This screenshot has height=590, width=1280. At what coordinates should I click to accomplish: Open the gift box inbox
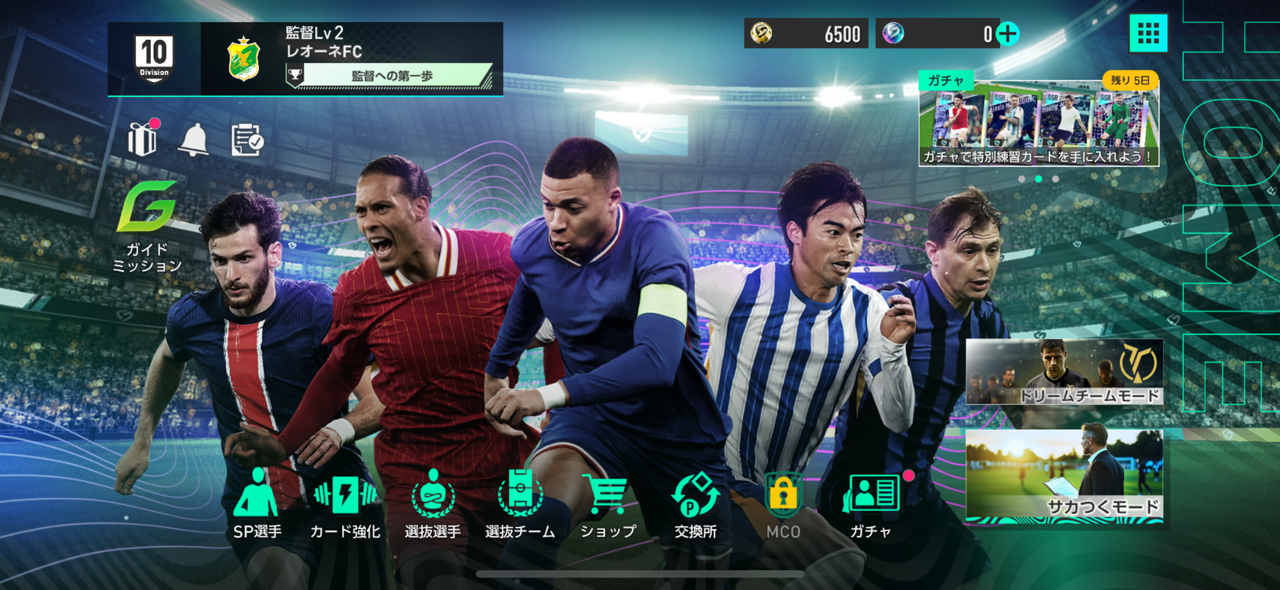click(142, 139)
